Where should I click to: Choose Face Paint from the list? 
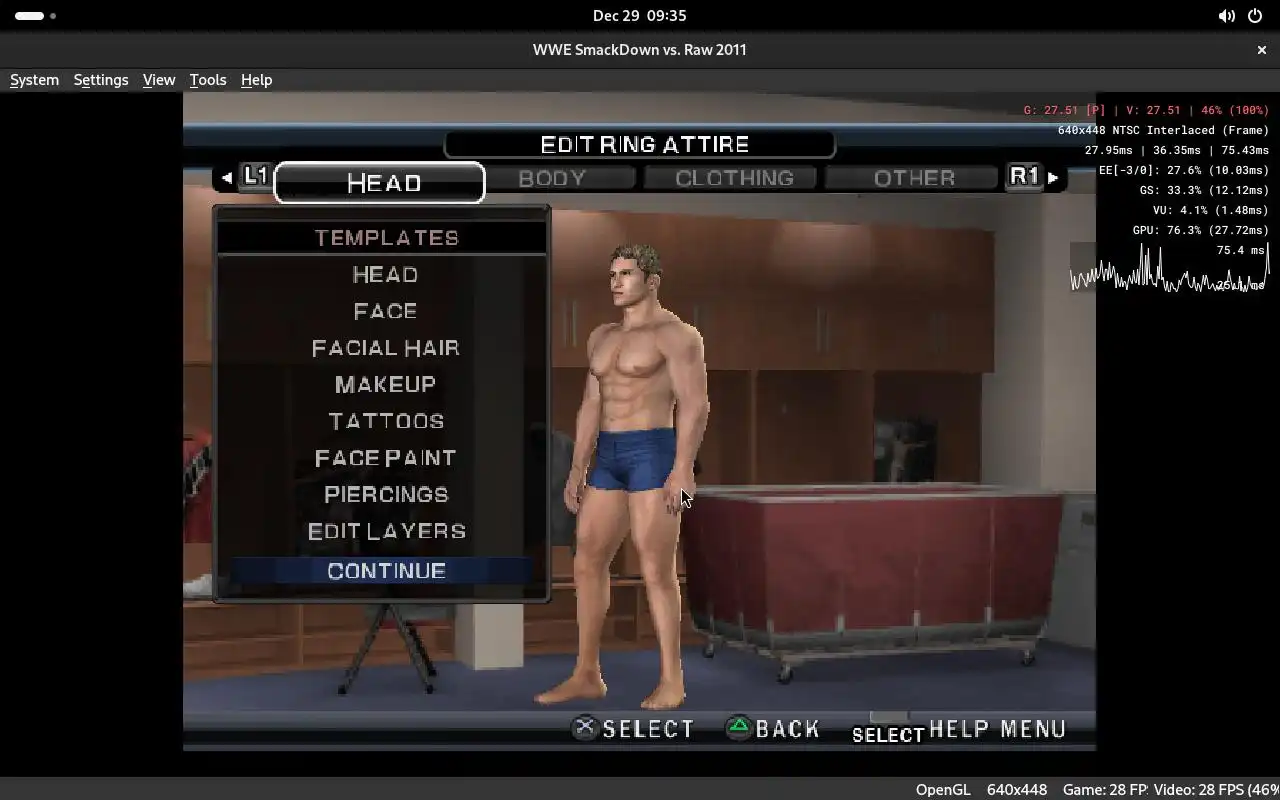point(385,458)
